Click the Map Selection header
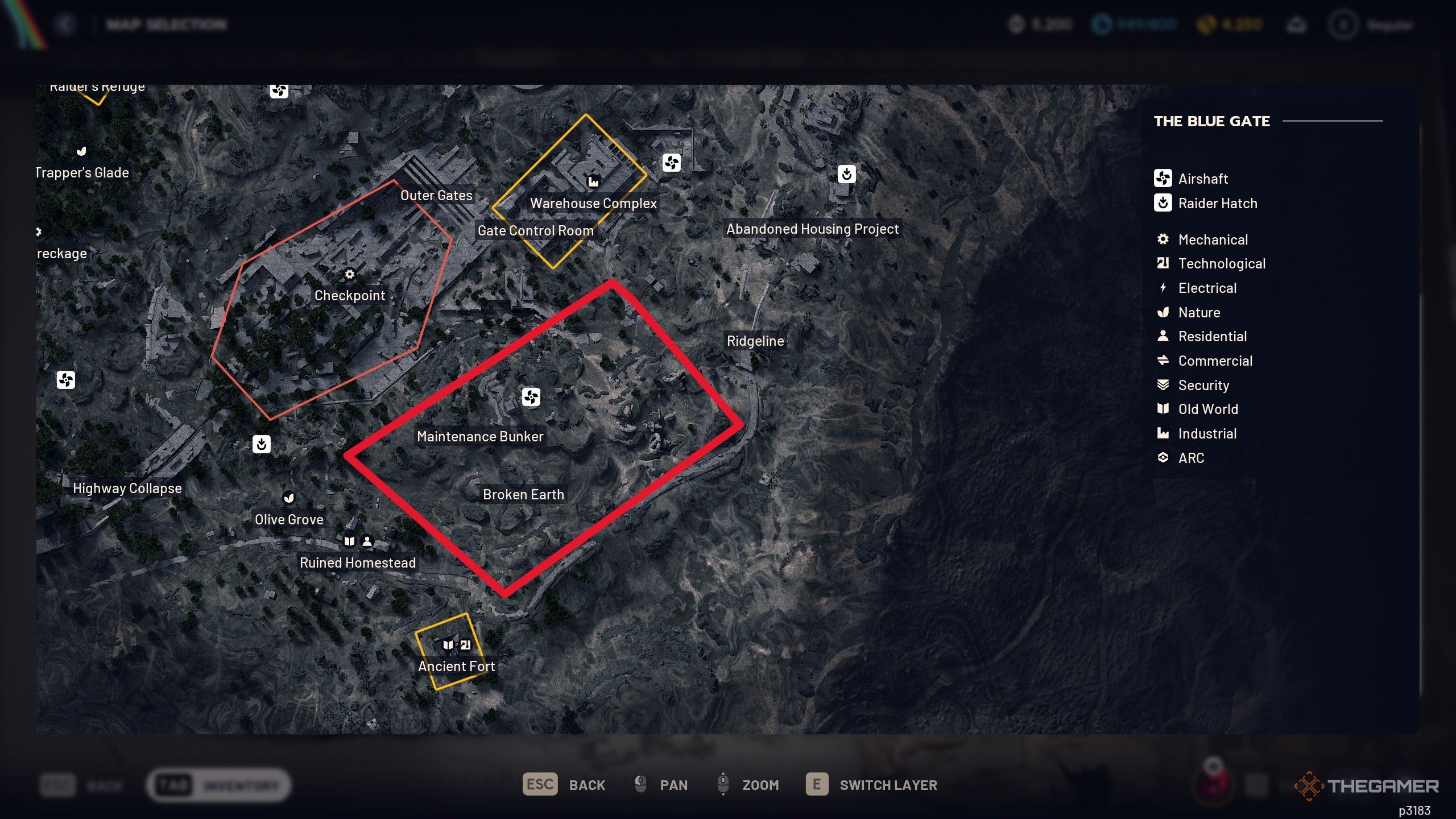 166,24
